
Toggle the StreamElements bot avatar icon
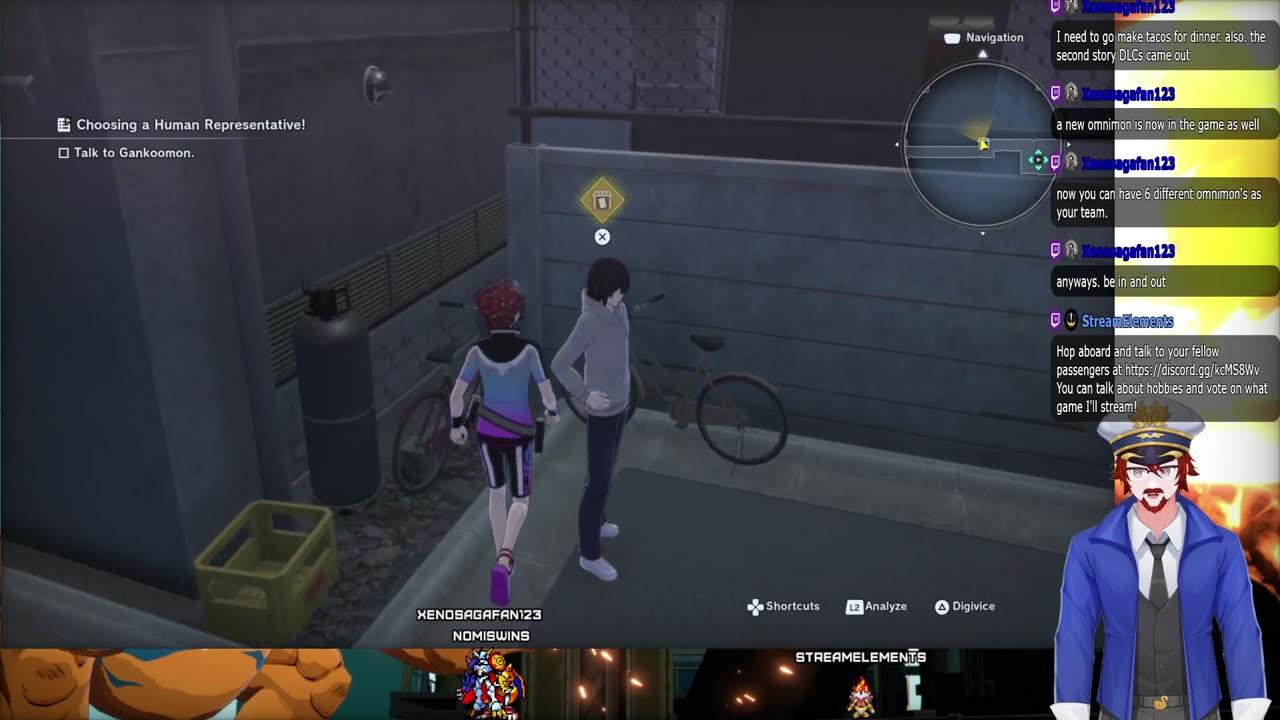tap(1071, 321)
